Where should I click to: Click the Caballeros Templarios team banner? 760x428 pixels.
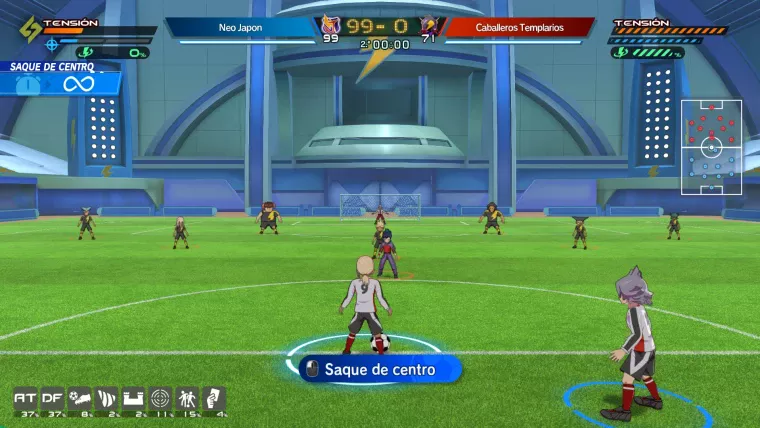(x=518, y=28)
